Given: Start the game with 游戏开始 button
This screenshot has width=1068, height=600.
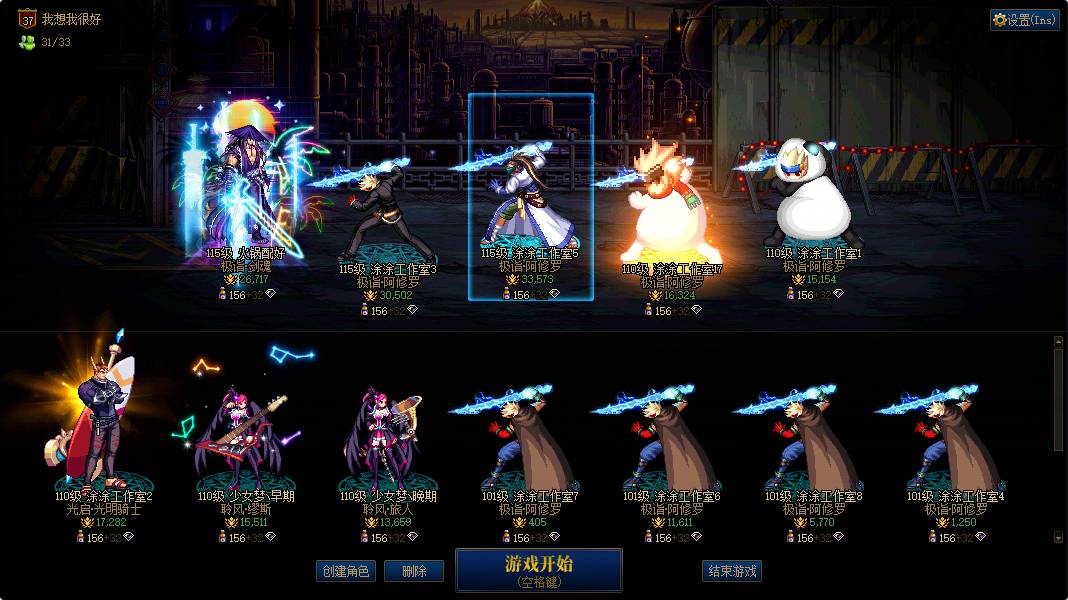Looking at the screenshot, I should 539,570.
